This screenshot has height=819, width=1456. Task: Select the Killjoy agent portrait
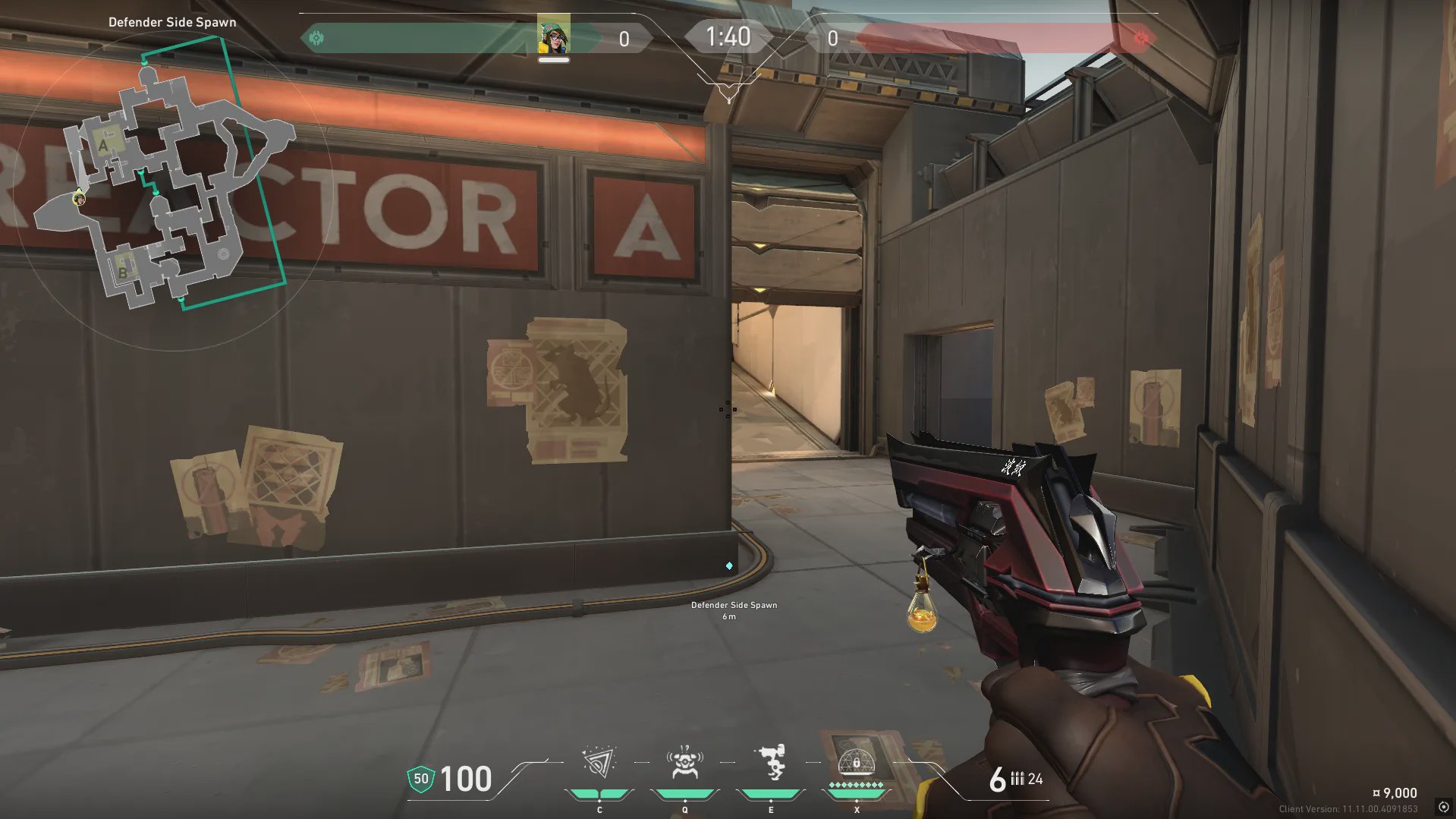tap(554, 36)
